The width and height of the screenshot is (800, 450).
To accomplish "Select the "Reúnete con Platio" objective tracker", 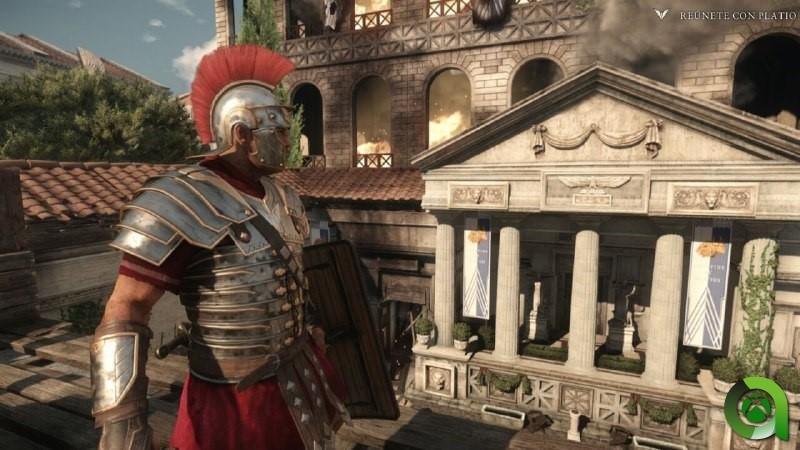I will 727,15.
